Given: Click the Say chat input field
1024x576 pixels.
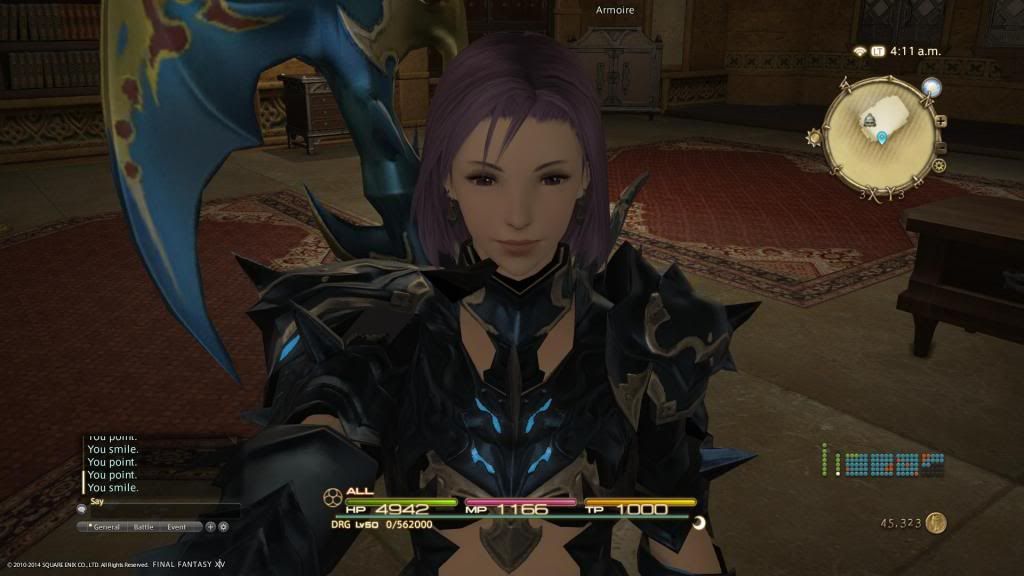Looking at the screenshot, I should pos(160,508).
